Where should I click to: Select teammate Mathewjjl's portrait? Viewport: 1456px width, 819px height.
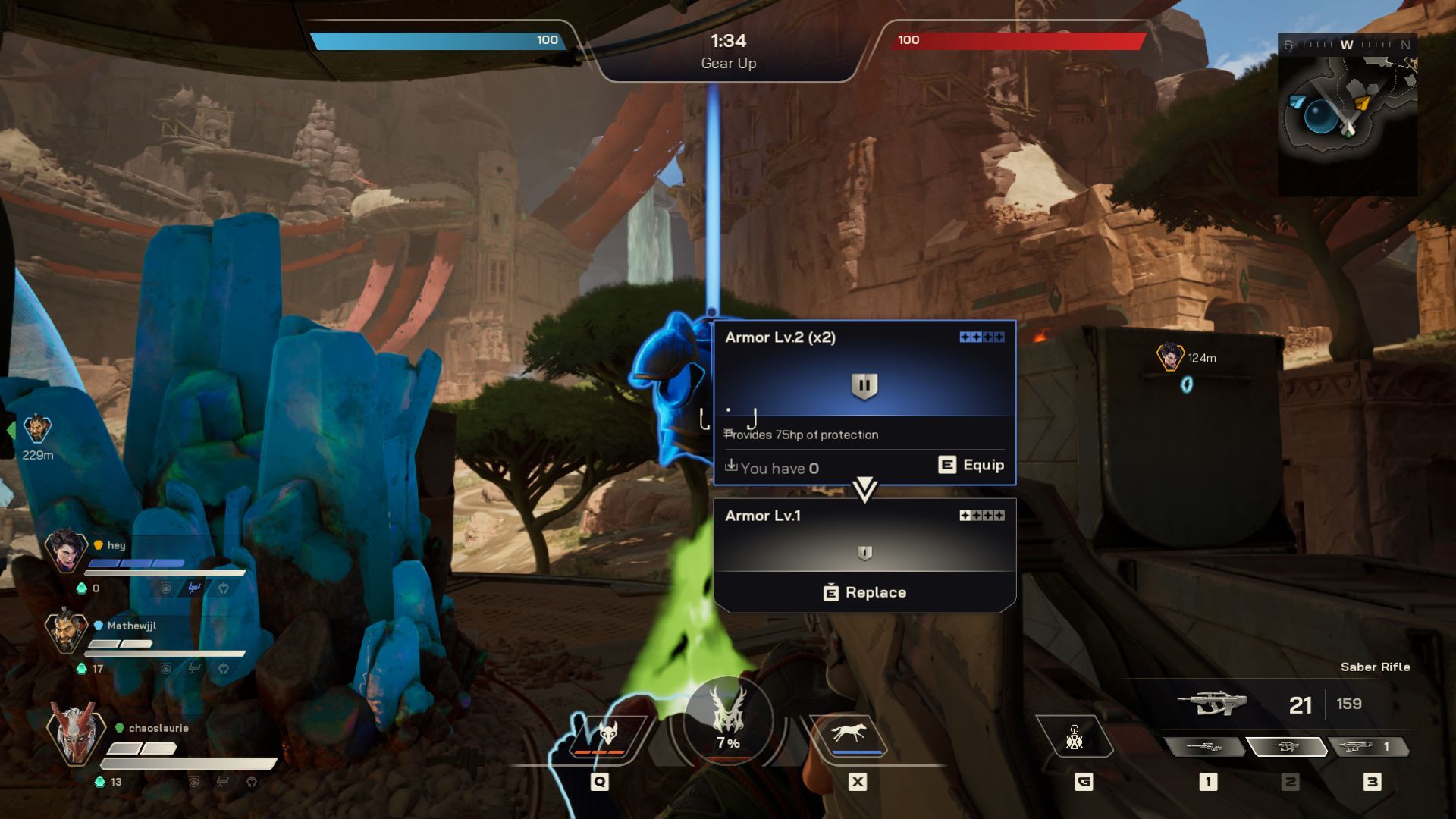pos(66,630)
